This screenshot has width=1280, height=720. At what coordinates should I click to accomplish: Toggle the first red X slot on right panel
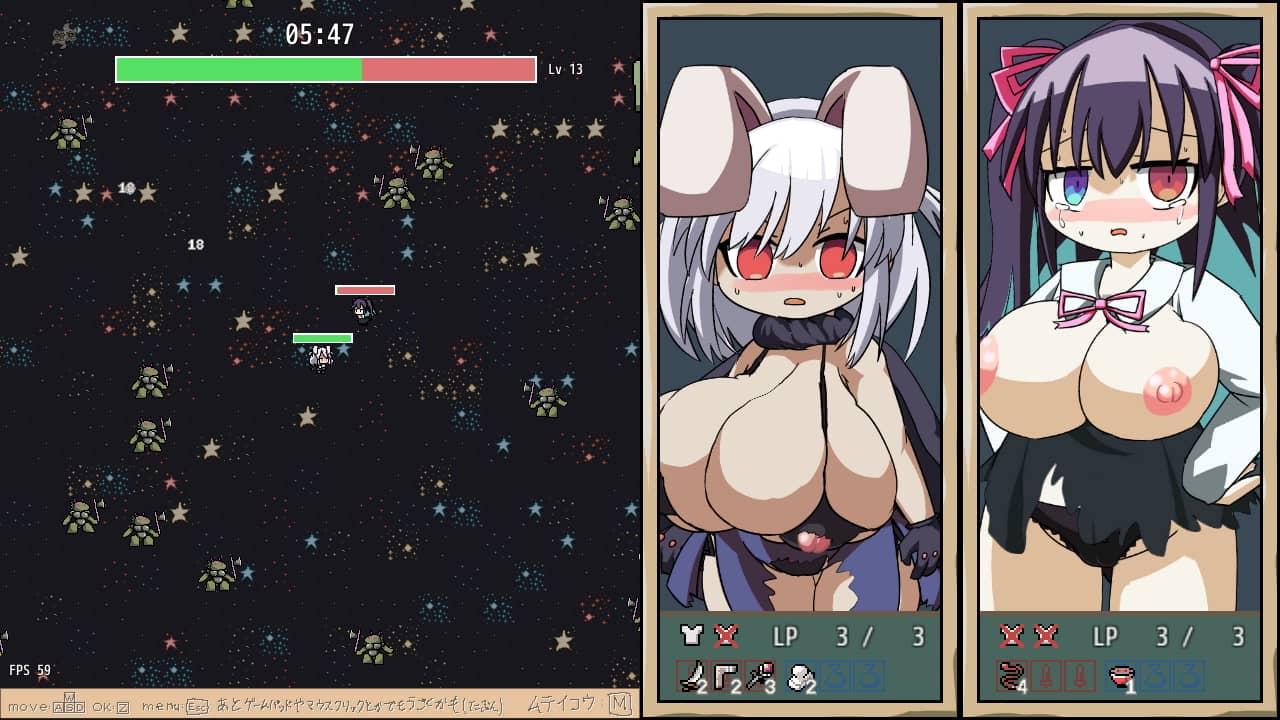1013,634
